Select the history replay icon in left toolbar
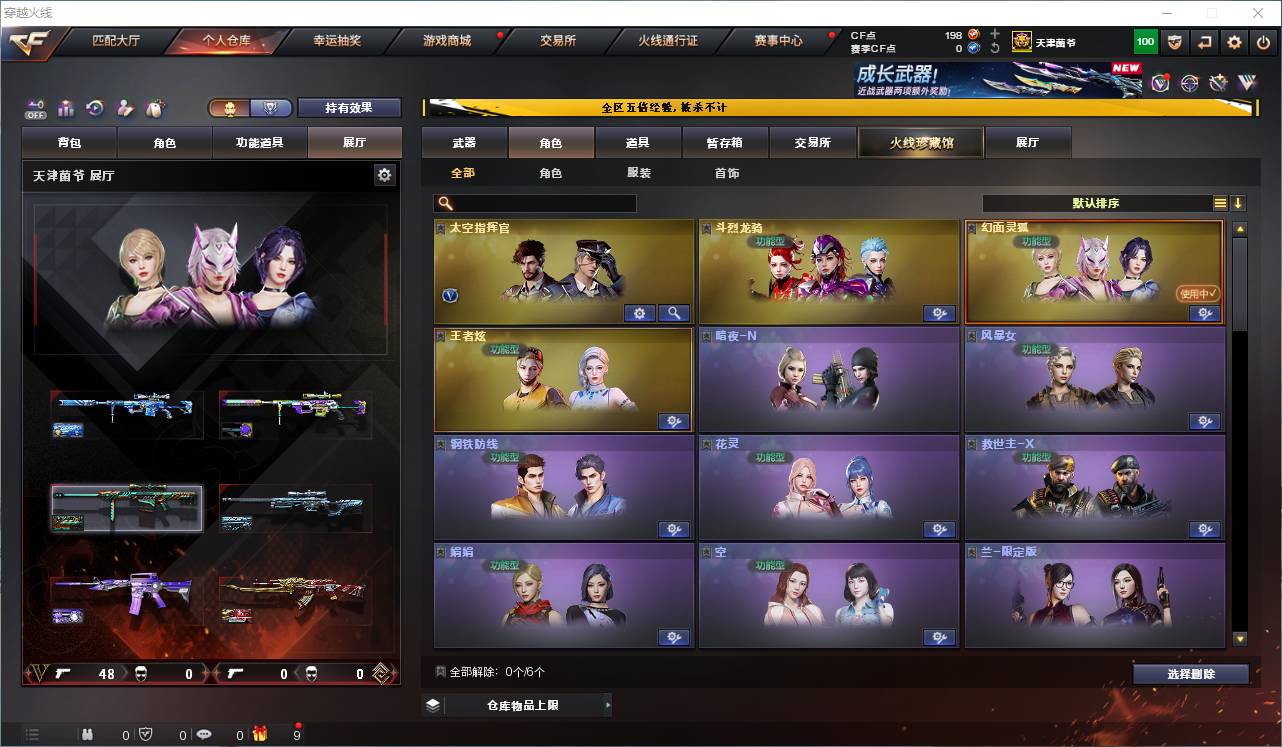The image size is (1282, 747). tap(94, 108)
